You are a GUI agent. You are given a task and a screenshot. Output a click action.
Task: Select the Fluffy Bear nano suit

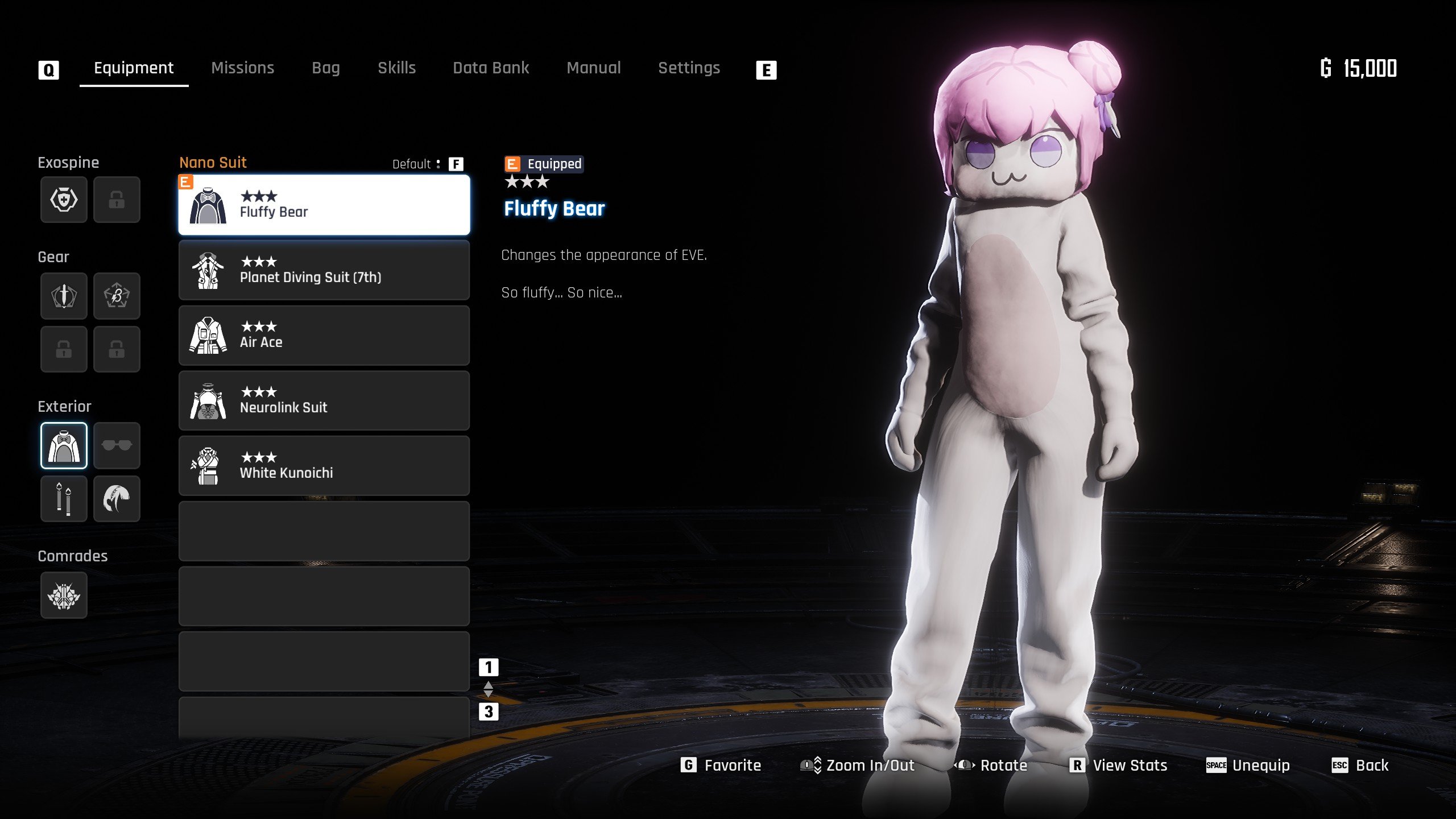[324, 205]
